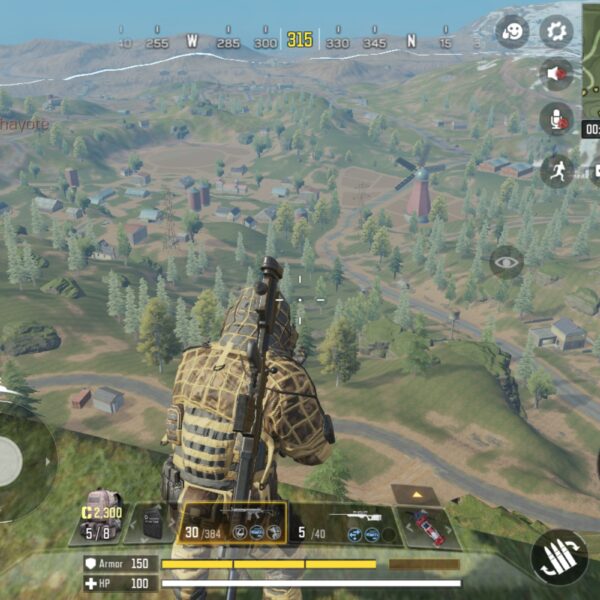Select the assault rifle weapon slot
The image size is (600, 600).
pyautogui.click(x=232, y=522)
